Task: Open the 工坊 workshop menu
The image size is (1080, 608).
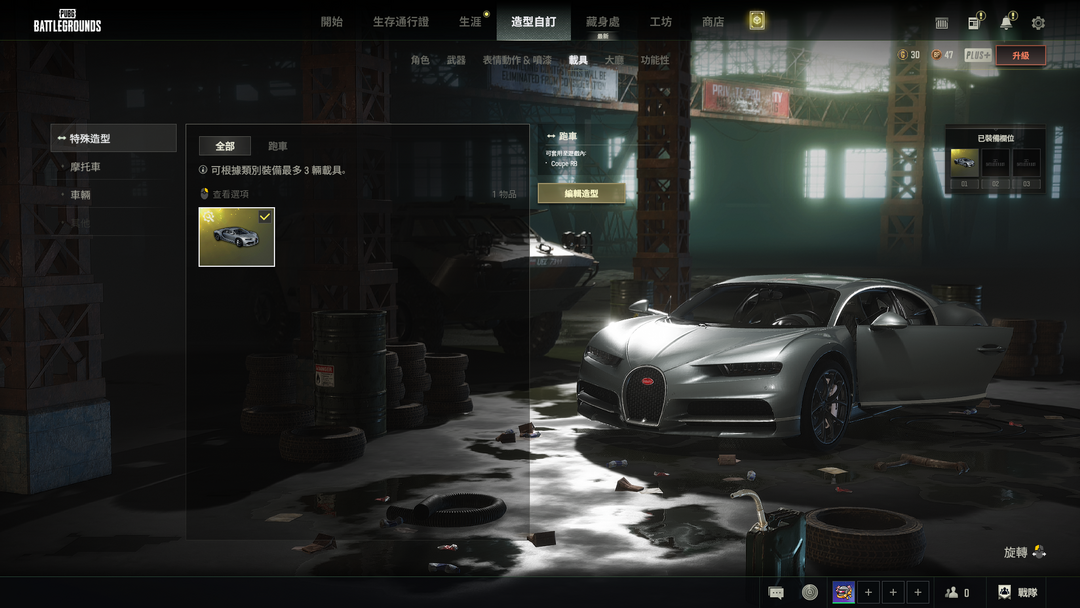Action: click(x=660, y=22)
